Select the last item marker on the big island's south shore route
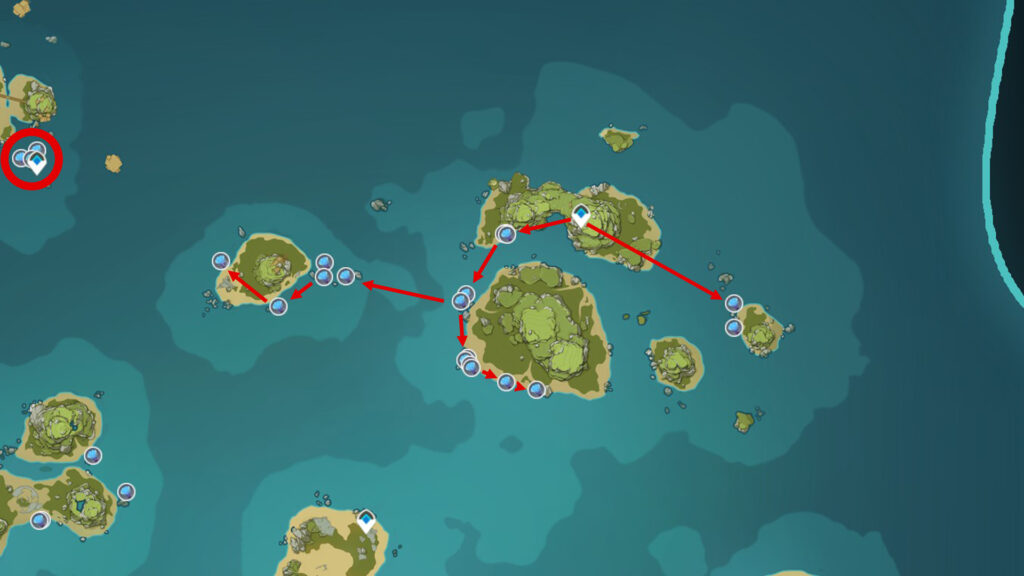 click(x=536, y=389)
